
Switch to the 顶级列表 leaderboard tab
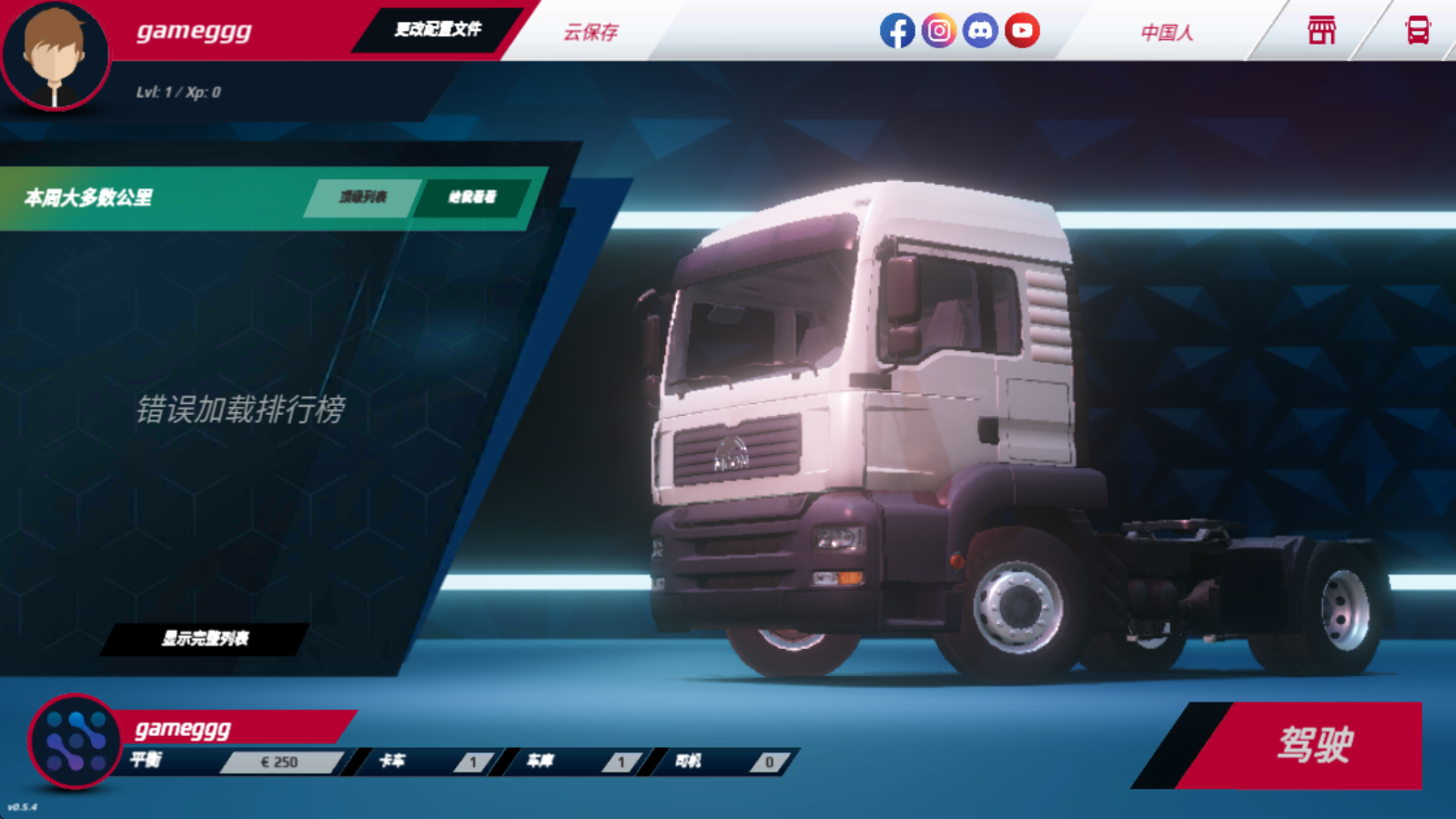[363, 197]
